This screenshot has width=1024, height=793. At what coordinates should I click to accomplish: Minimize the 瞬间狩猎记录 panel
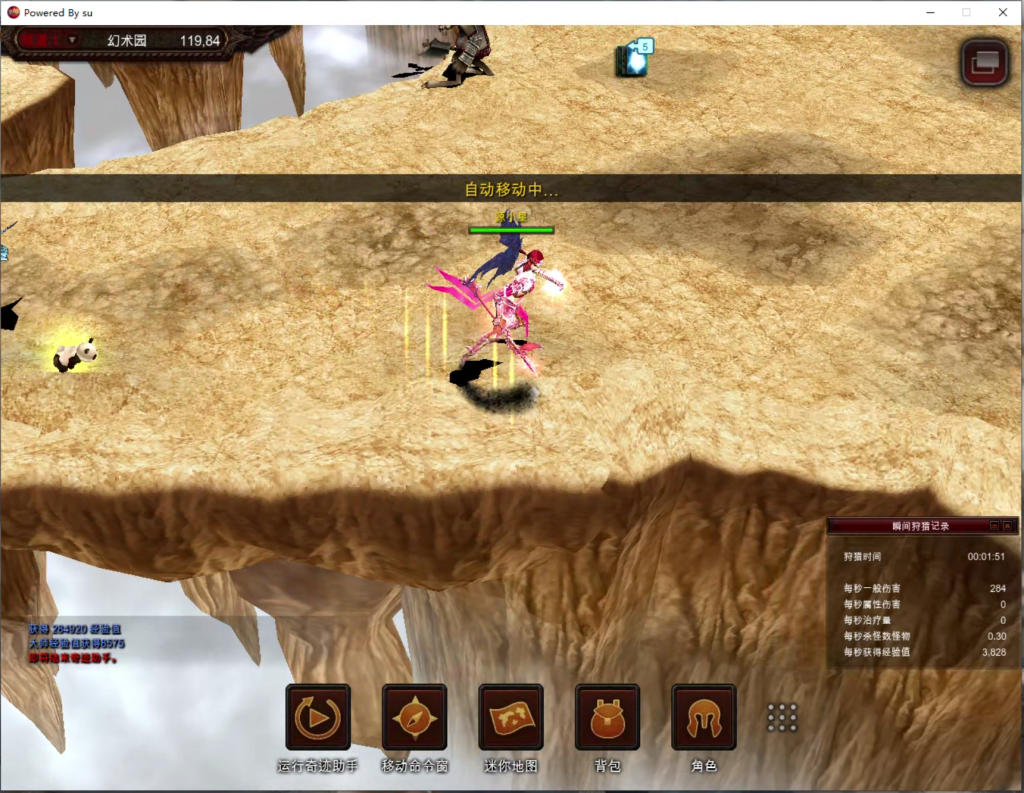click(x=994, y=525)
